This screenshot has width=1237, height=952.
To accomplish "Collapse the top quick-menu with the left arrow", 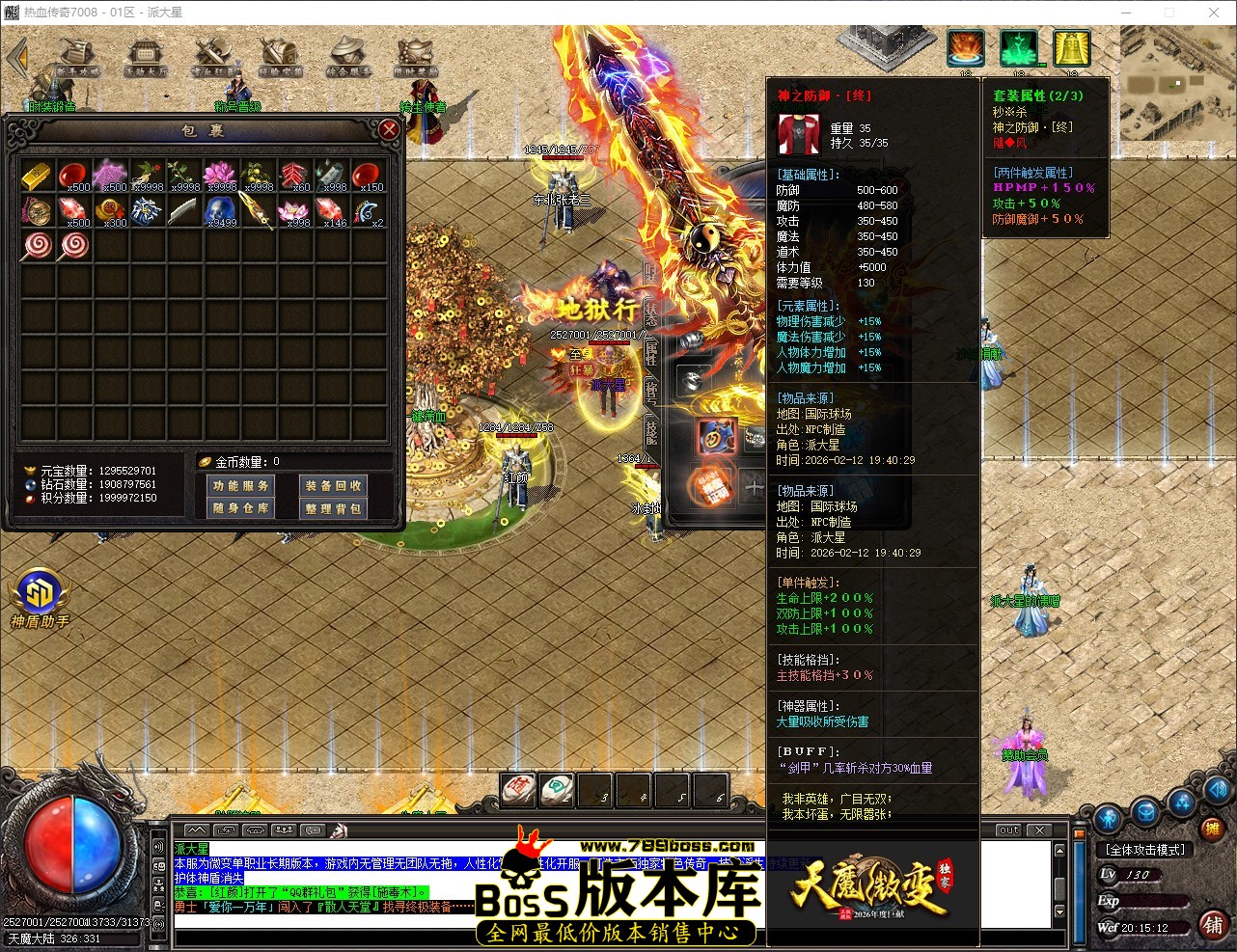I will click(17, 55).
